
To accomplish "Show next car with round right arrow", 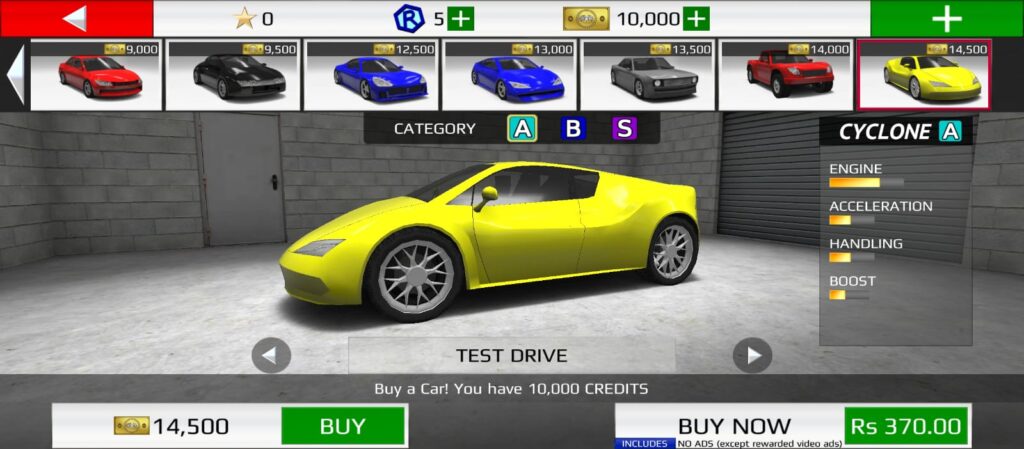I will (x=752, y=355).
